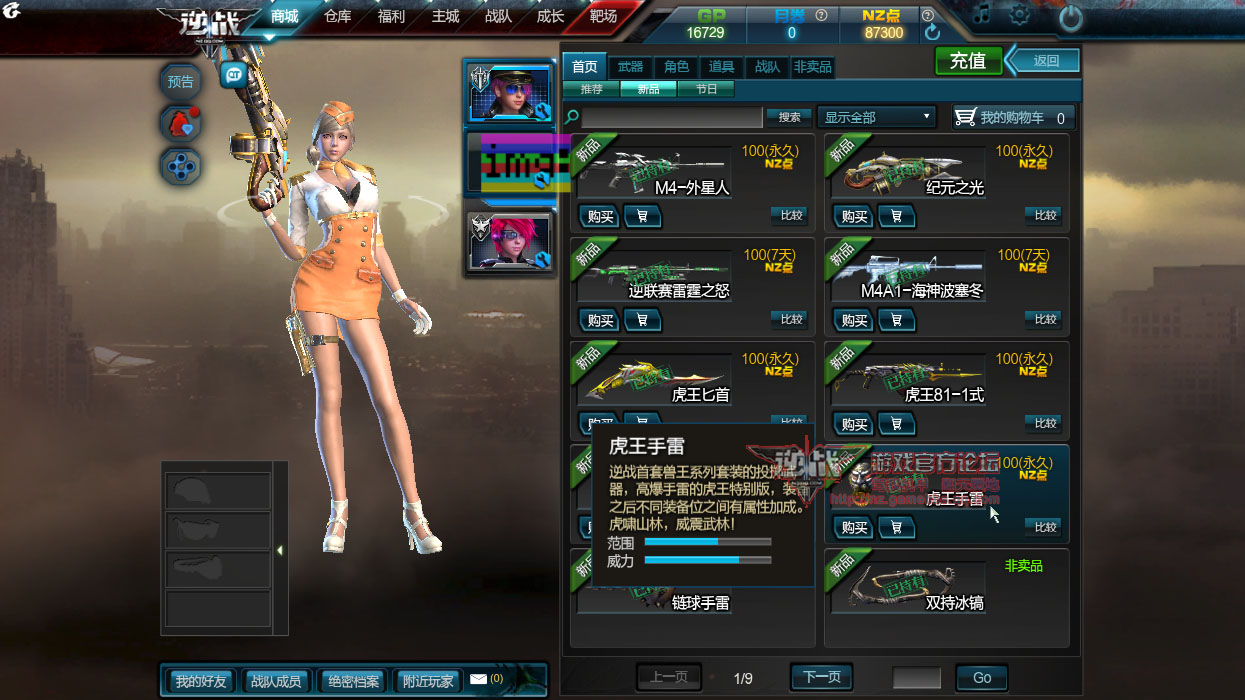Image resolution: width=1245 pixels, height=700 pixels.
Task: Go to the 福利 welfare menu
Action: (392, 17)
